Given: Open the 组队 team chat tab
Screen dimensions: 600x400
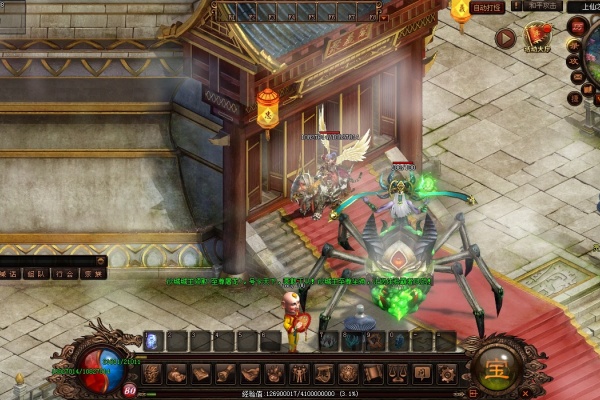Looking at the screenshot, I should 35,272.
